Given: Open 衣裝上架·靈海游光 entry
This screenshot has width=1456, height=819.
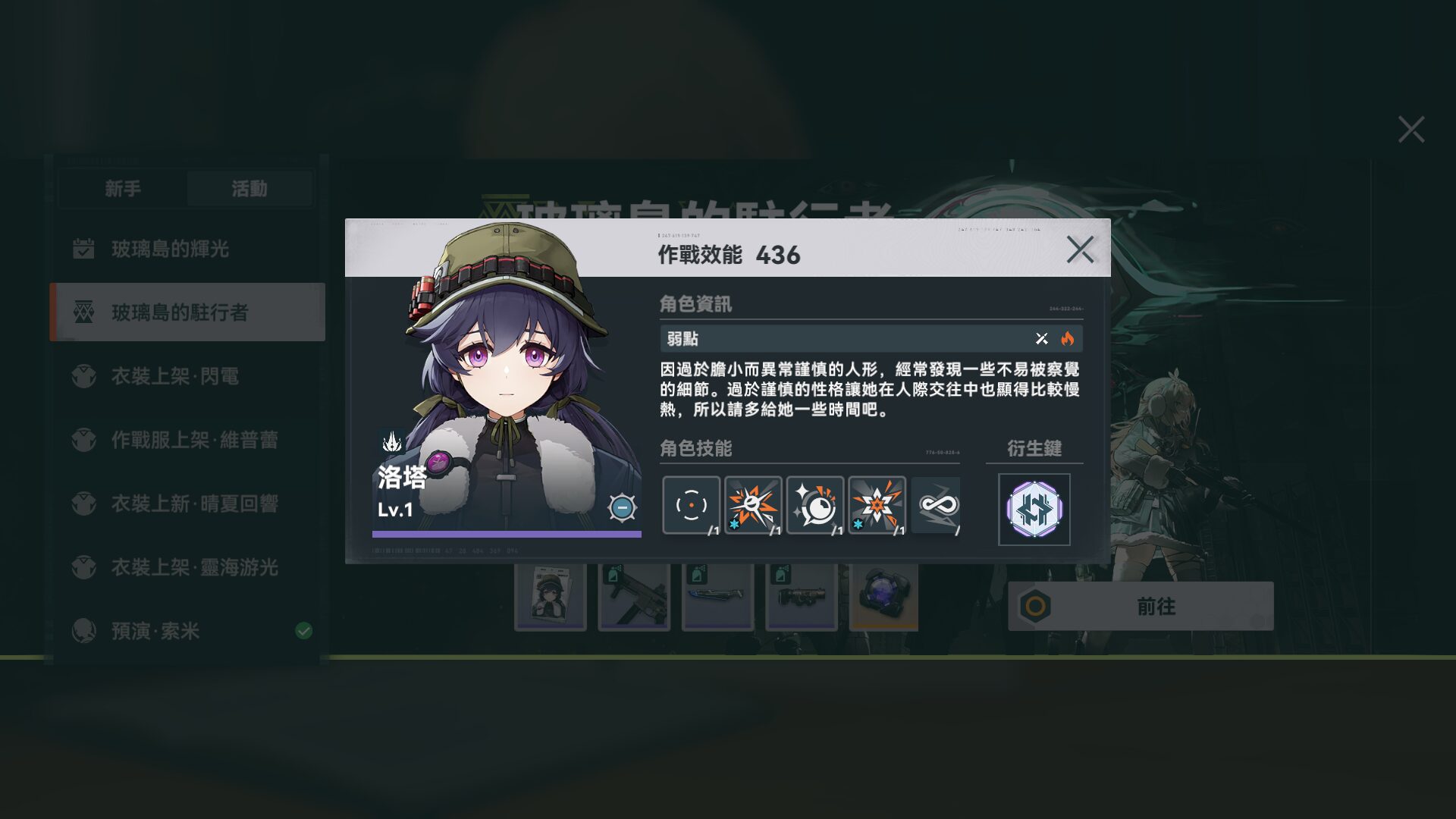Looking at the screenshot, I should 194,567.
